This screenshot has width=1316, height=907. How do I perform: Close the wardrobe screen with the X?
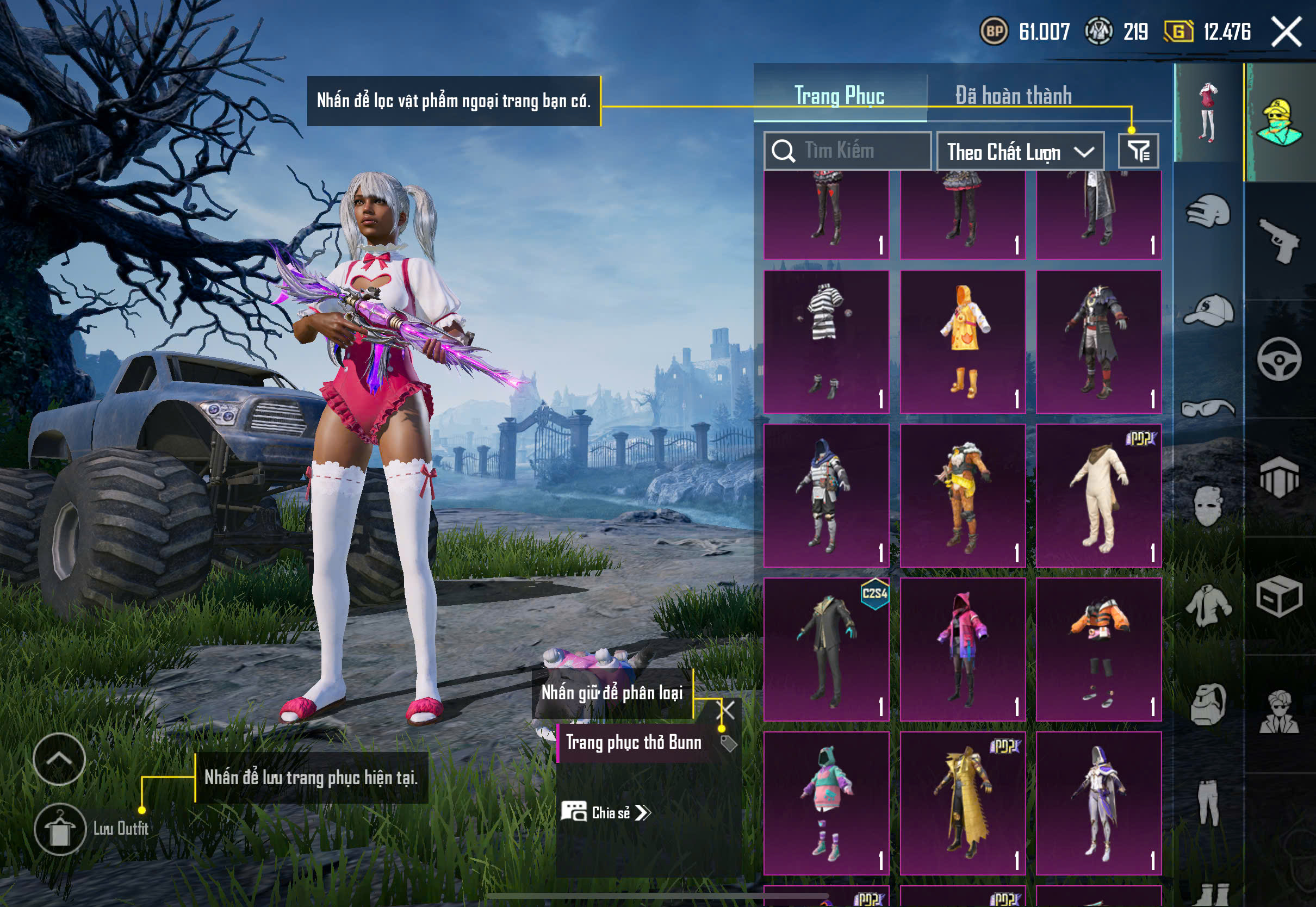pyautogui.click(x=1286, y=31)
